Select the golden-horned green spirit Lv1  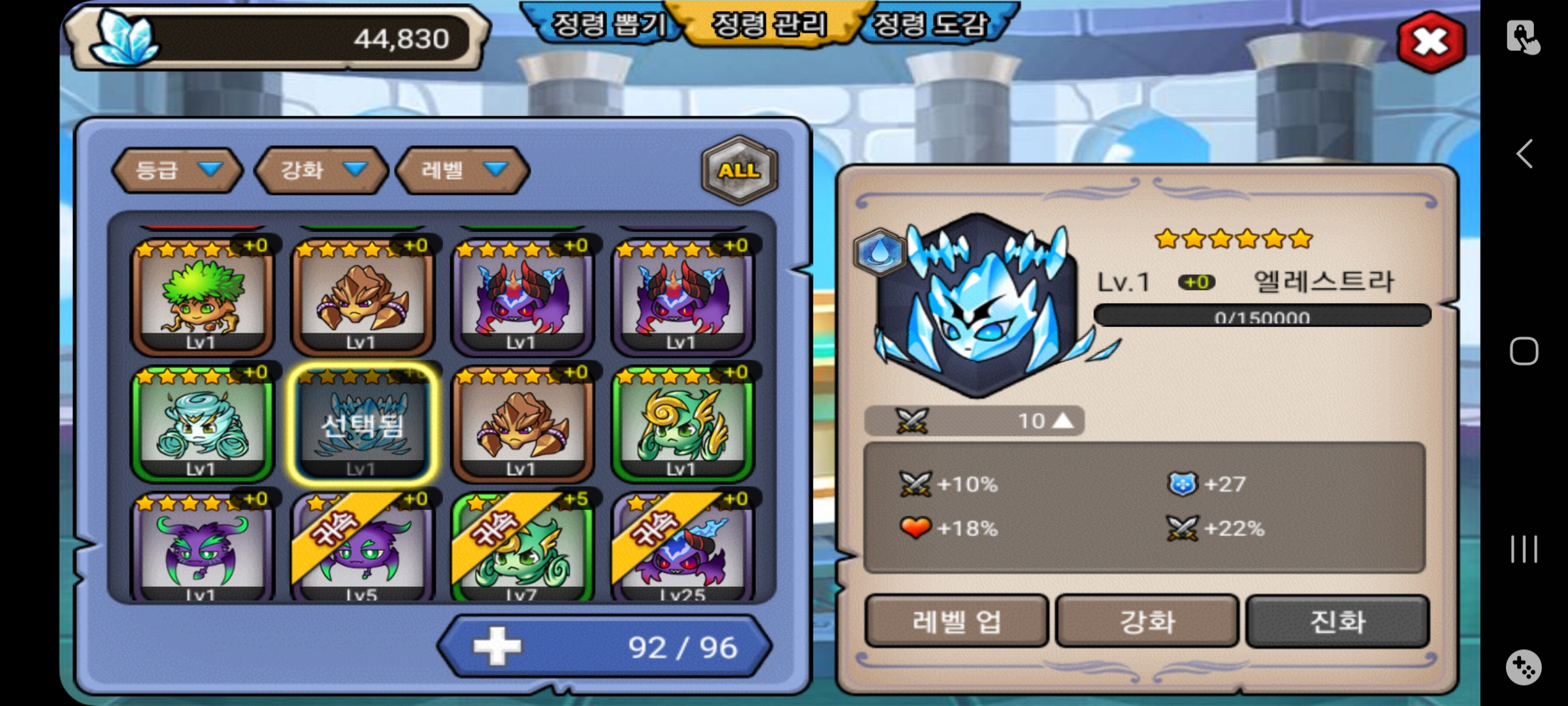coord(682,424)
